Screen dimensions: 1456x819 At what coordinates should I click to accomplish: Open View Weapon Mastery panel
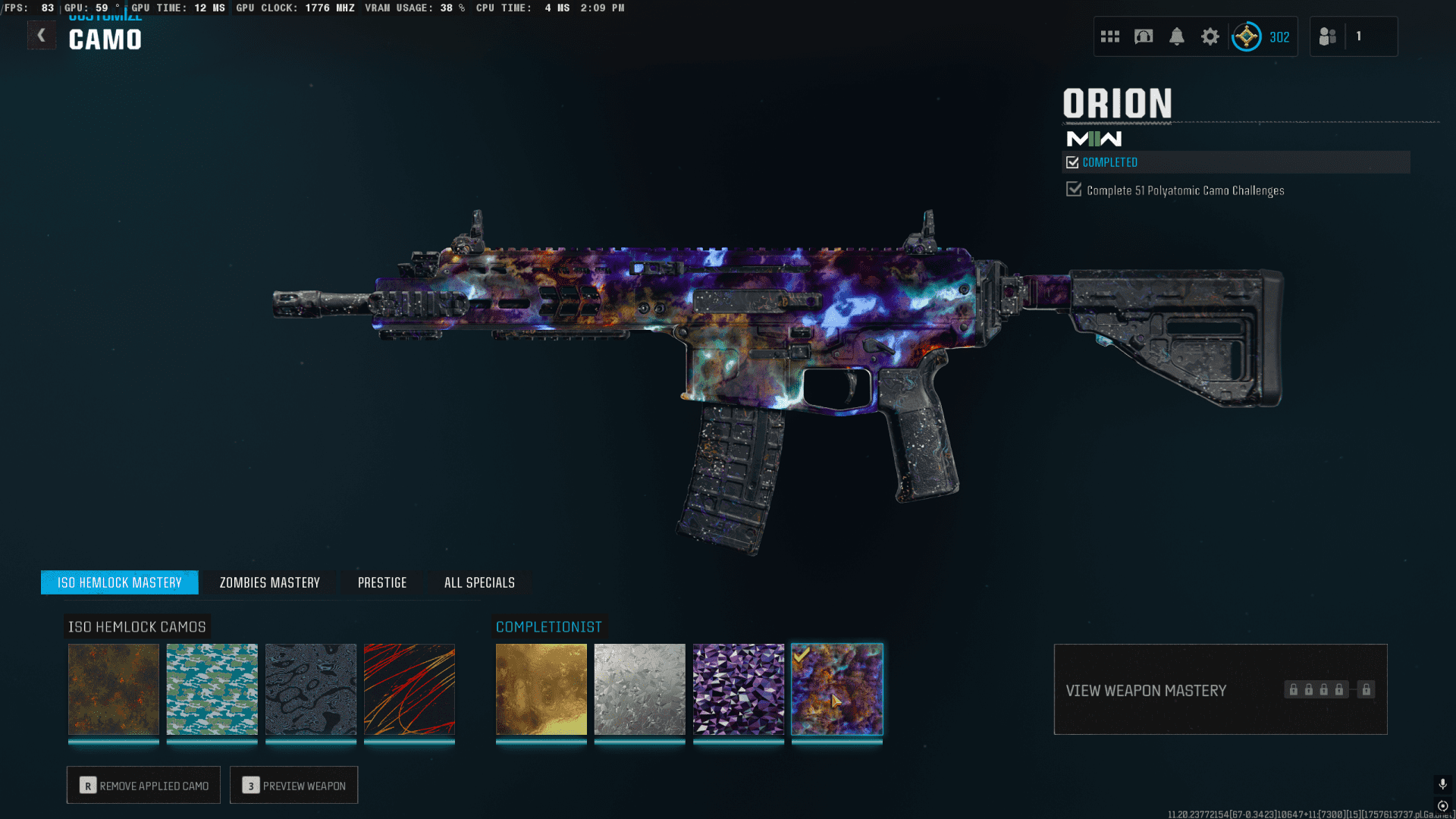(x=1220, y=690)
